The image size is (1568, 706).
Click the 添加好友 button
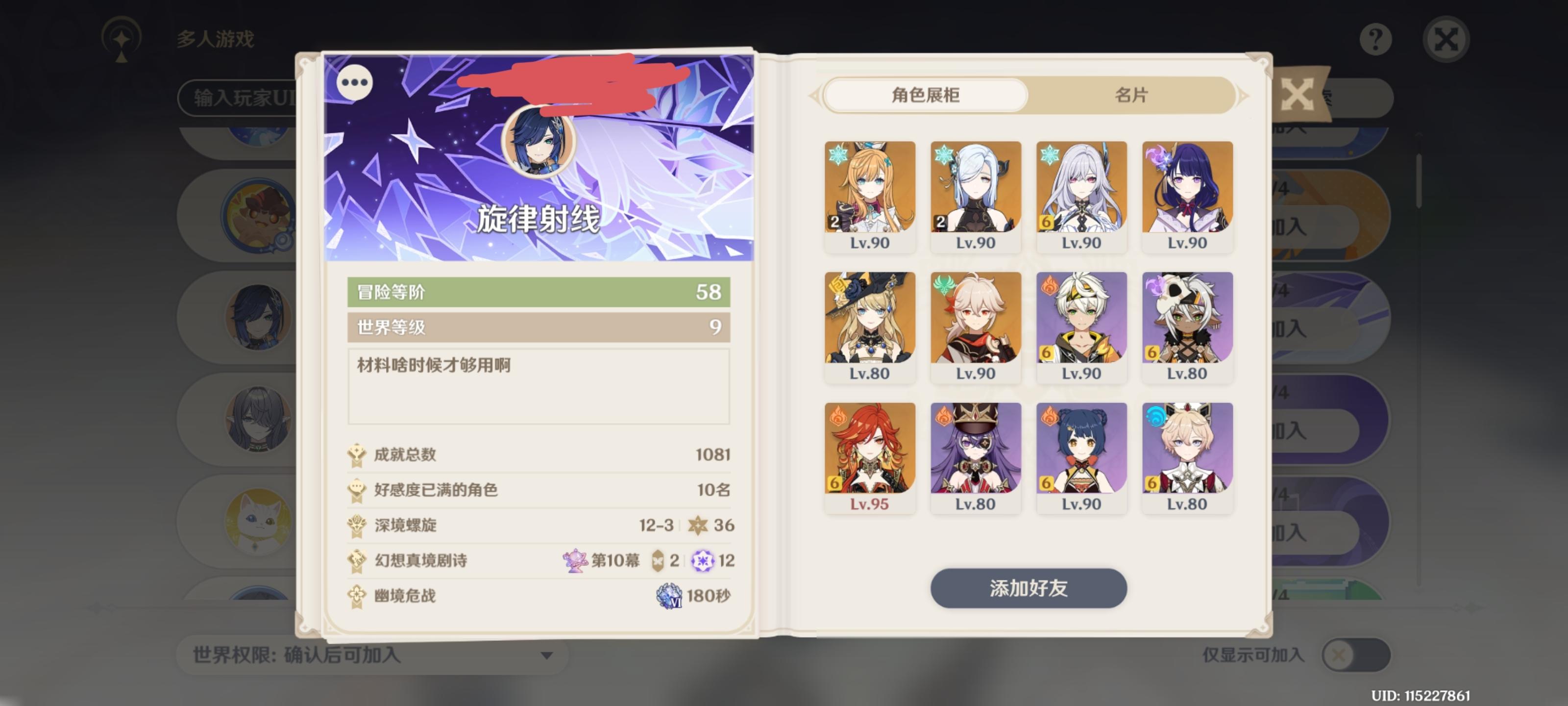[x=1029, y=588]
